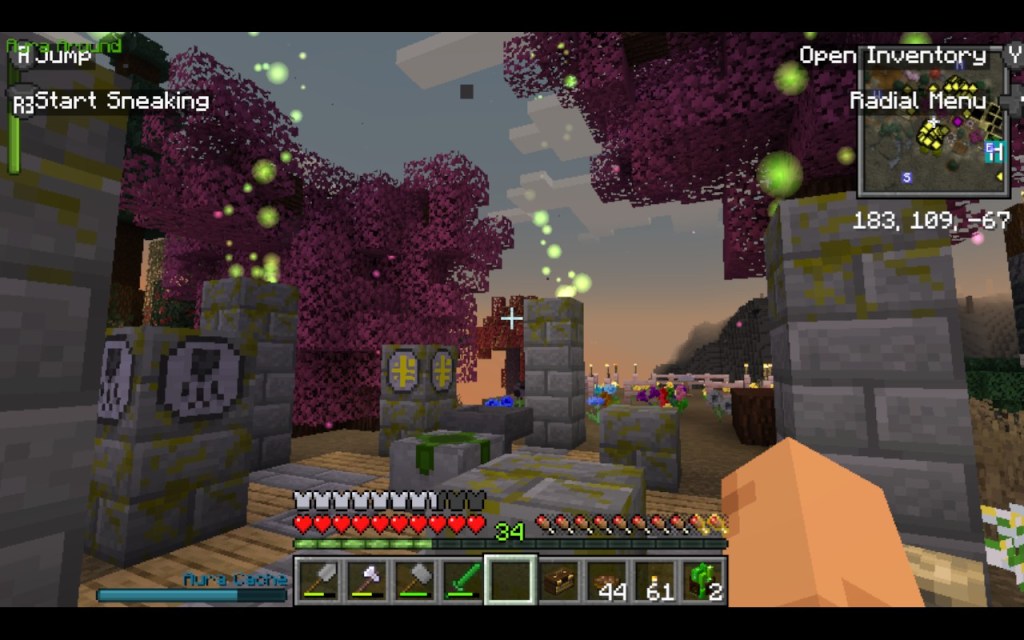Select the hotbar stack of 44 items

(x=607, y=580)
